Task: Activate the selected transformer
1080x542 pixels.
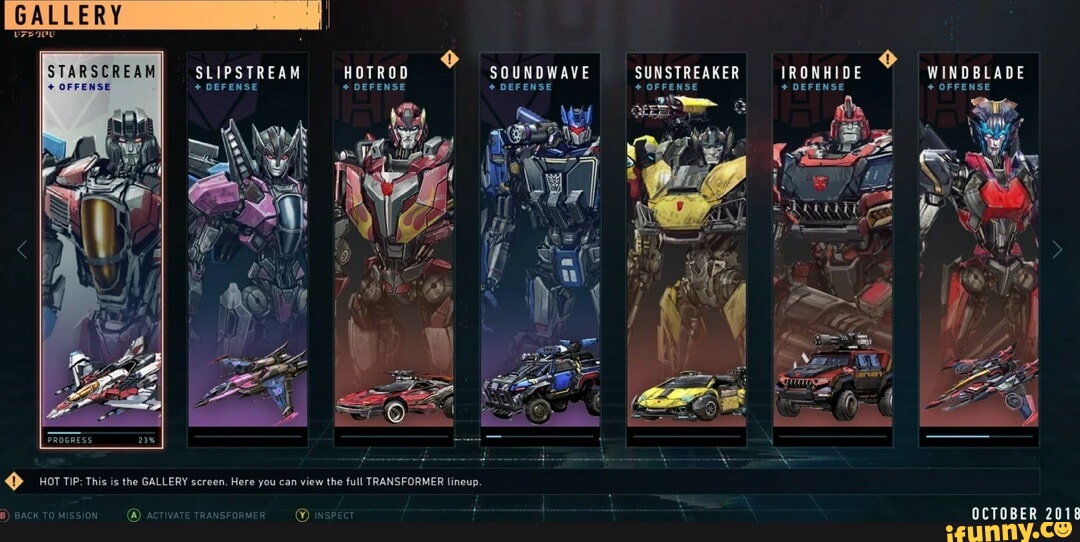Action: point(197,516)
